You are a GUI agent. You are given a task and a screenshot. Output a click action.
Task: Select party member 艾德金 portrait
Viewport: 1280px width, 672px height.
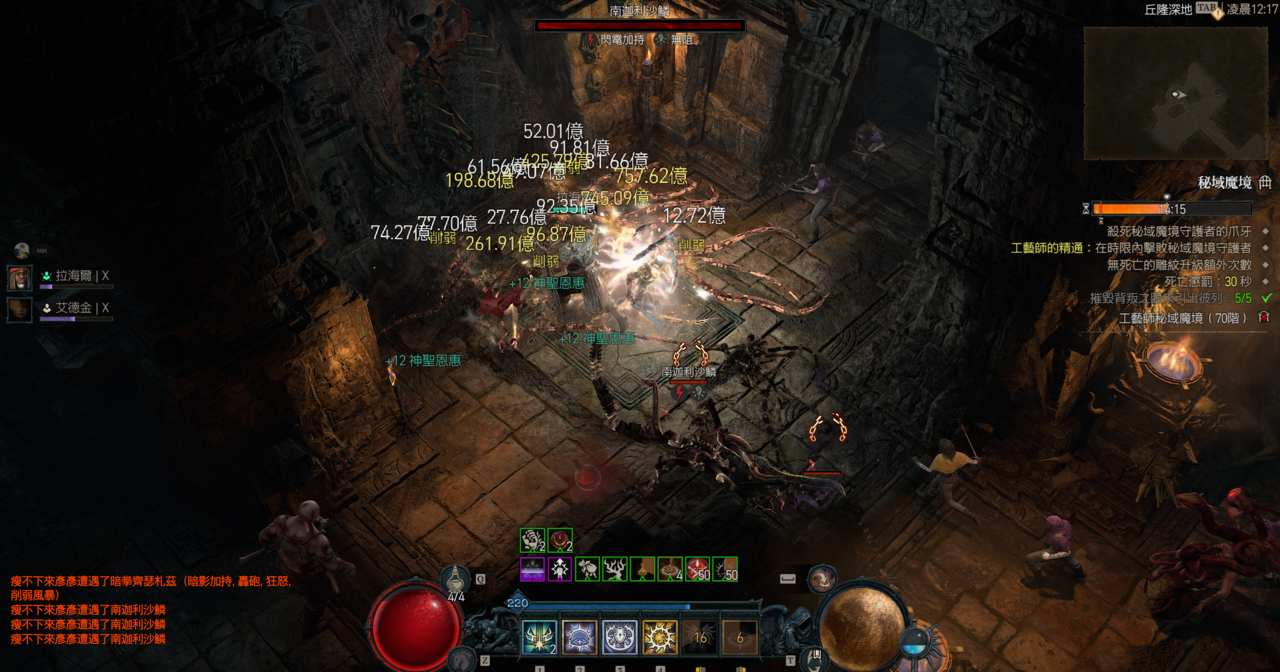[x=20, y=309]
